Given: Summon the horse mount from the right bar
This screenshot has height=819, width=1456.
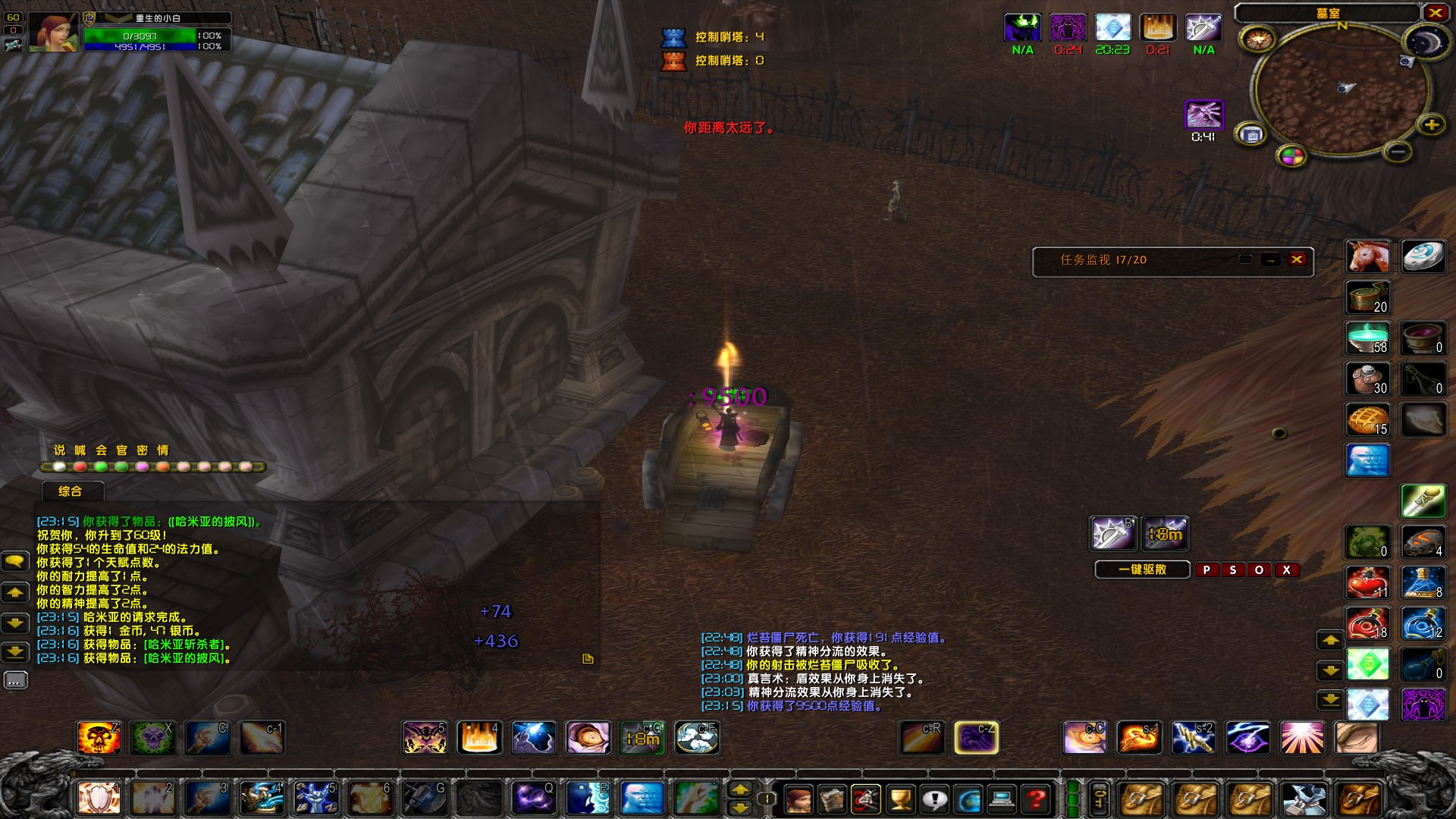Looking at the screenshot, I should tap(1367, 256).
